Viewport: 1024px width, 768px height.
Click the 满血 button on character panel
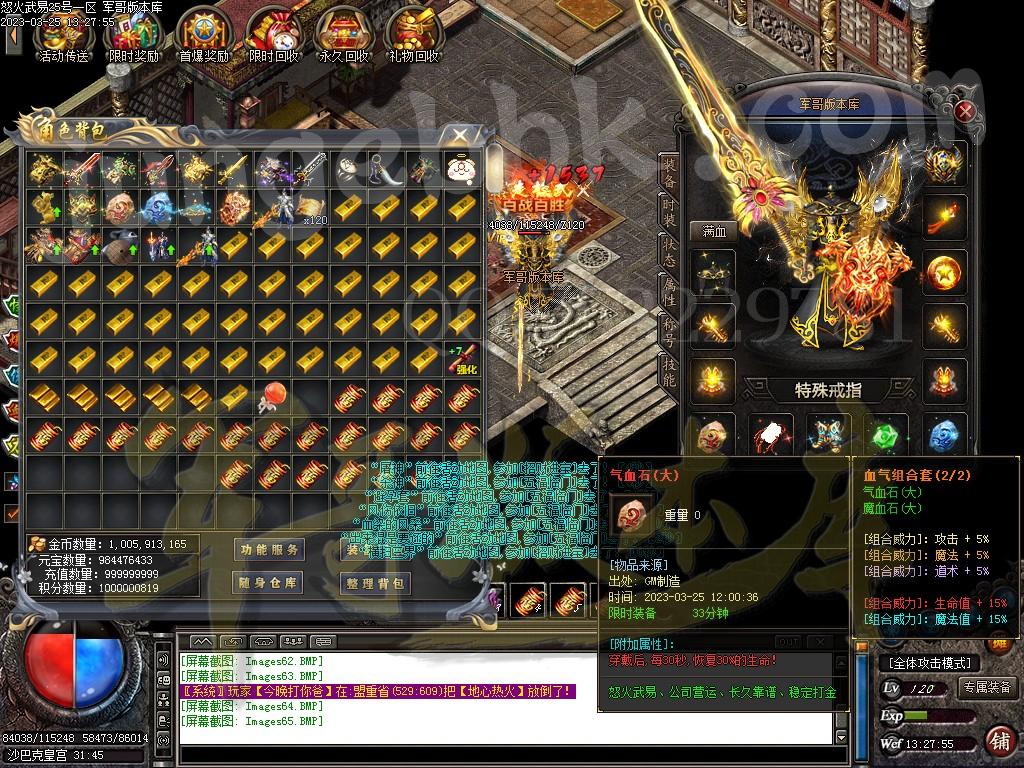(x=713, y=231)
